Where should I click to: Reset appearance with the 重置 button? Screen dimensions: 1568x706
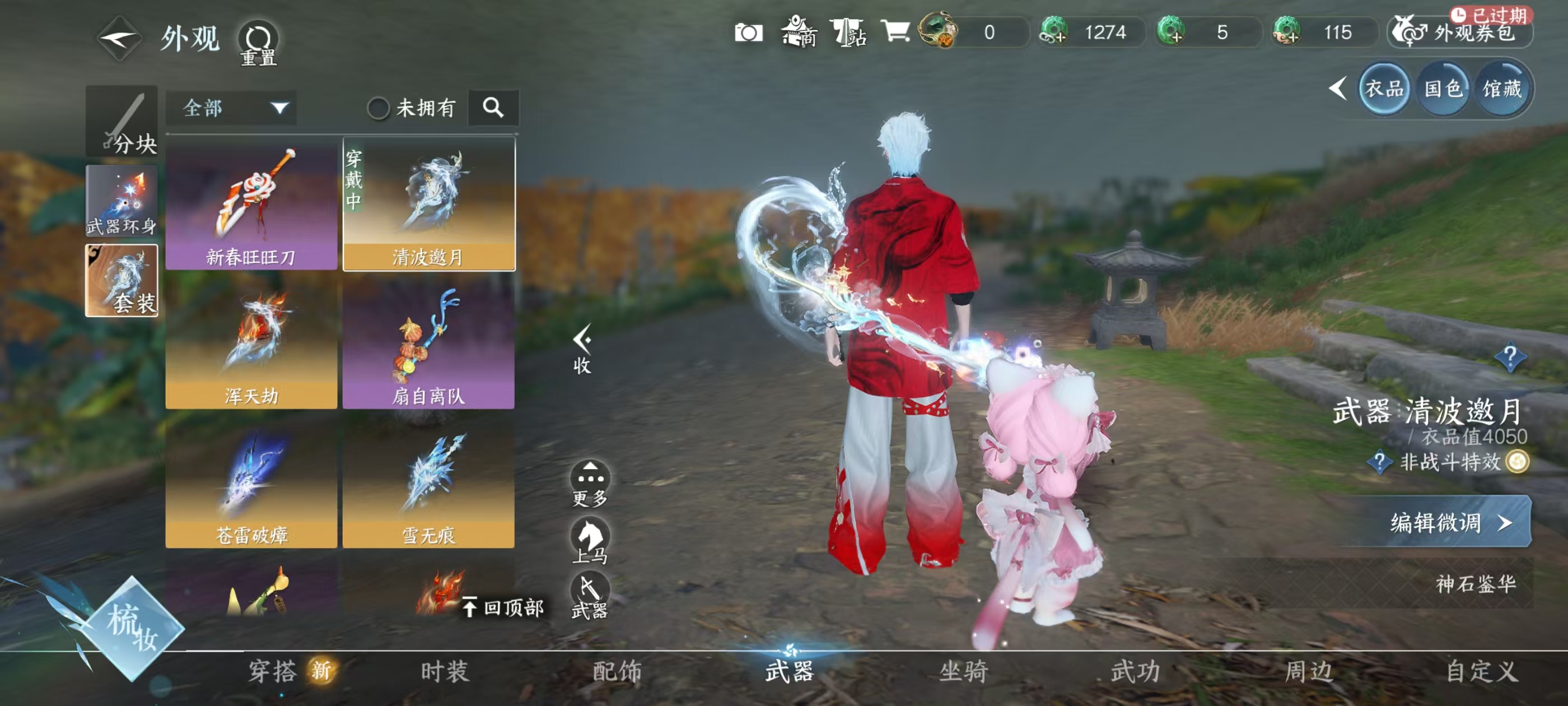259,41
